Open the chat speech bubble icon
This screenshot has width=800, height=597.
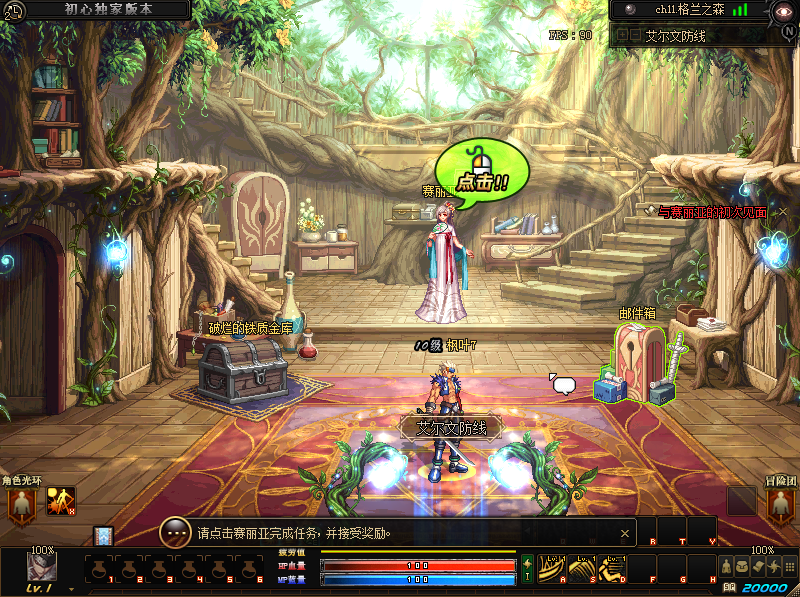[x=564, y=384]
